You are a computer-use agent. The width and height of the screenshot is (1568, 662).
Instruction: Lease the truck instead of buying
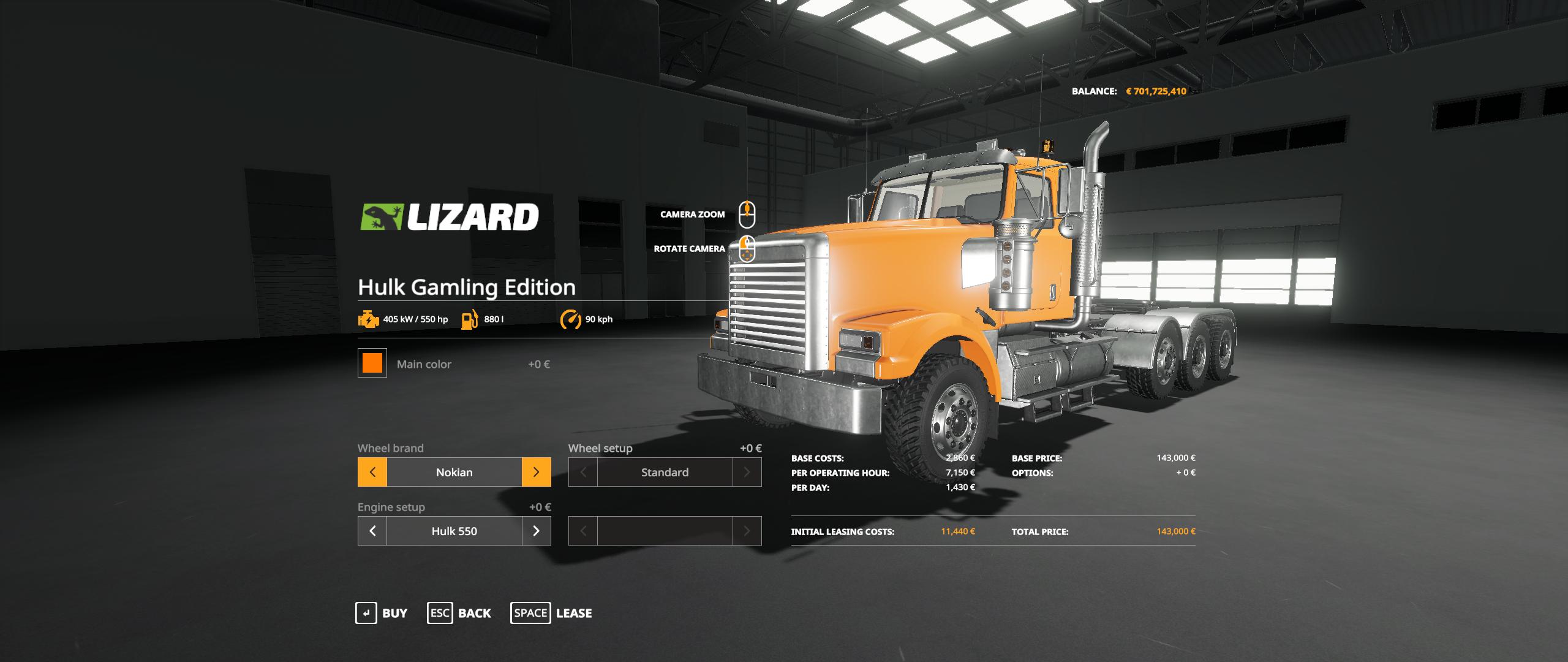tap(551, 613)
